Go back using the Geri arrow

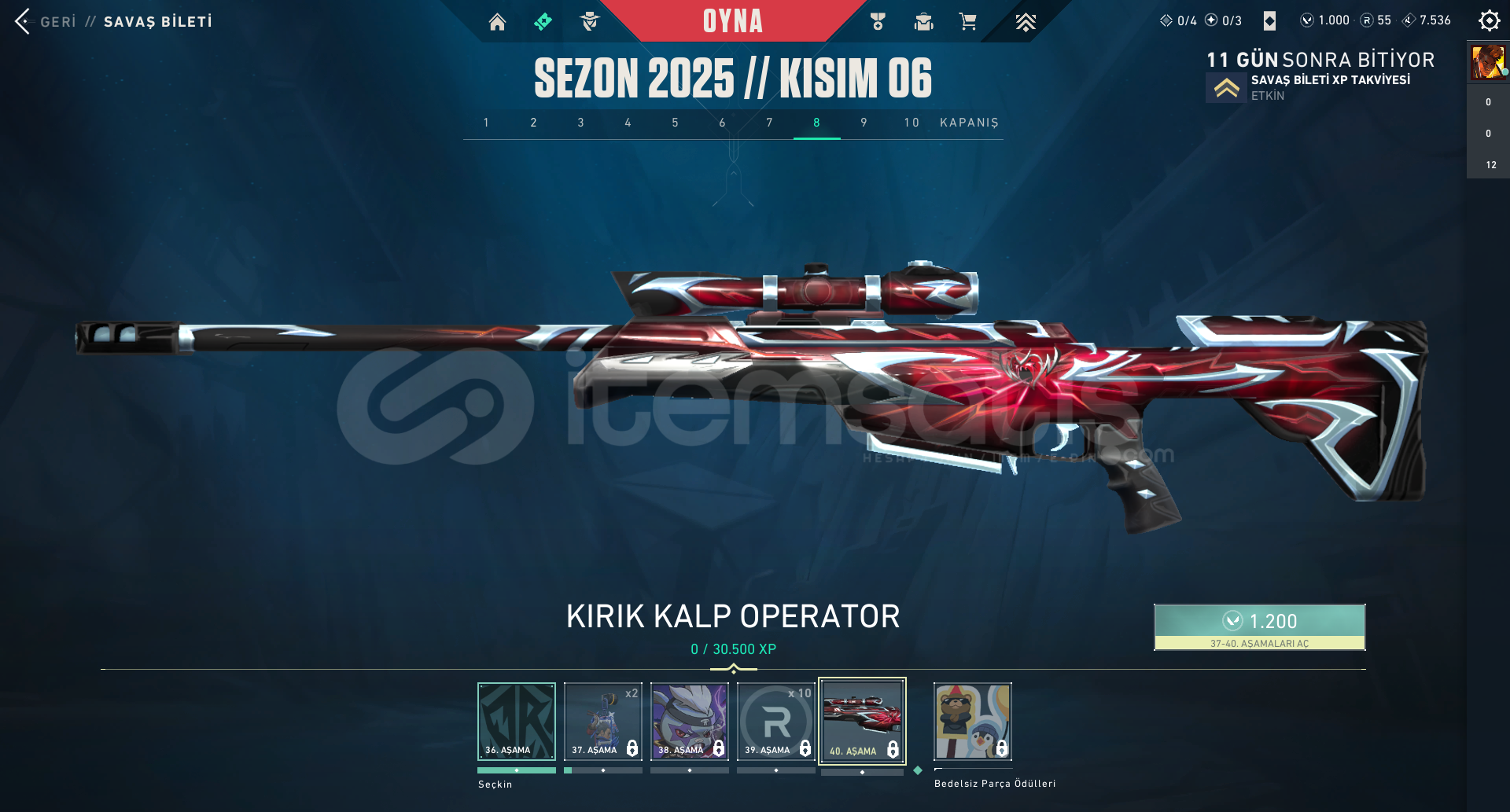24,21
